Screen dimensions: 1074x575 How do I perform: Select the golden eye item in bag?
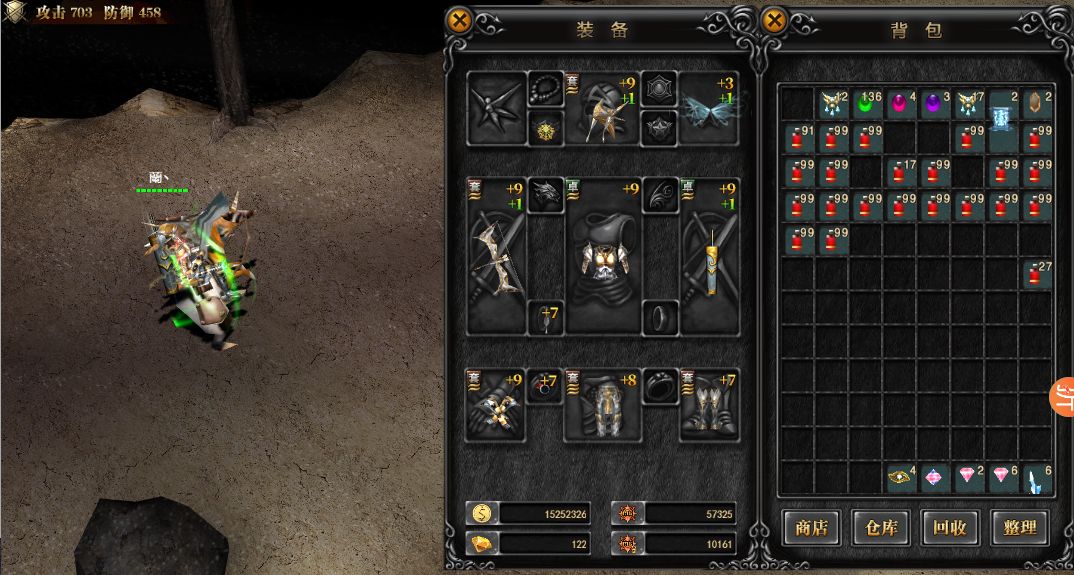901,476
